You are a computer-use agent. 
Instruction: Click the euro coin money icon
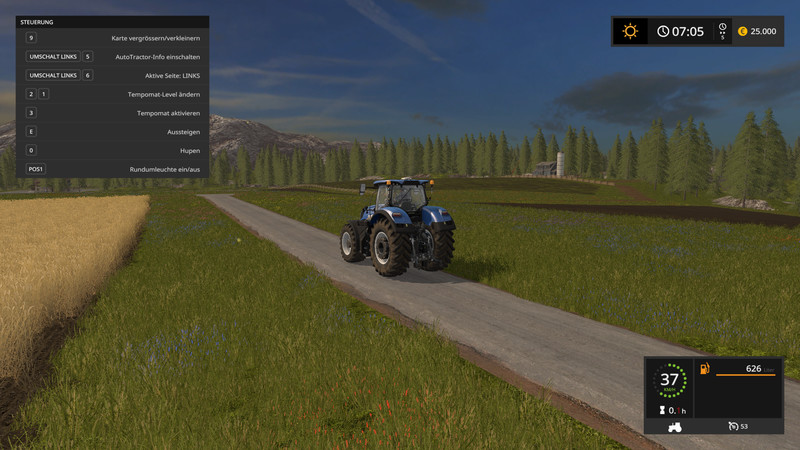click(x=742, y=31)
